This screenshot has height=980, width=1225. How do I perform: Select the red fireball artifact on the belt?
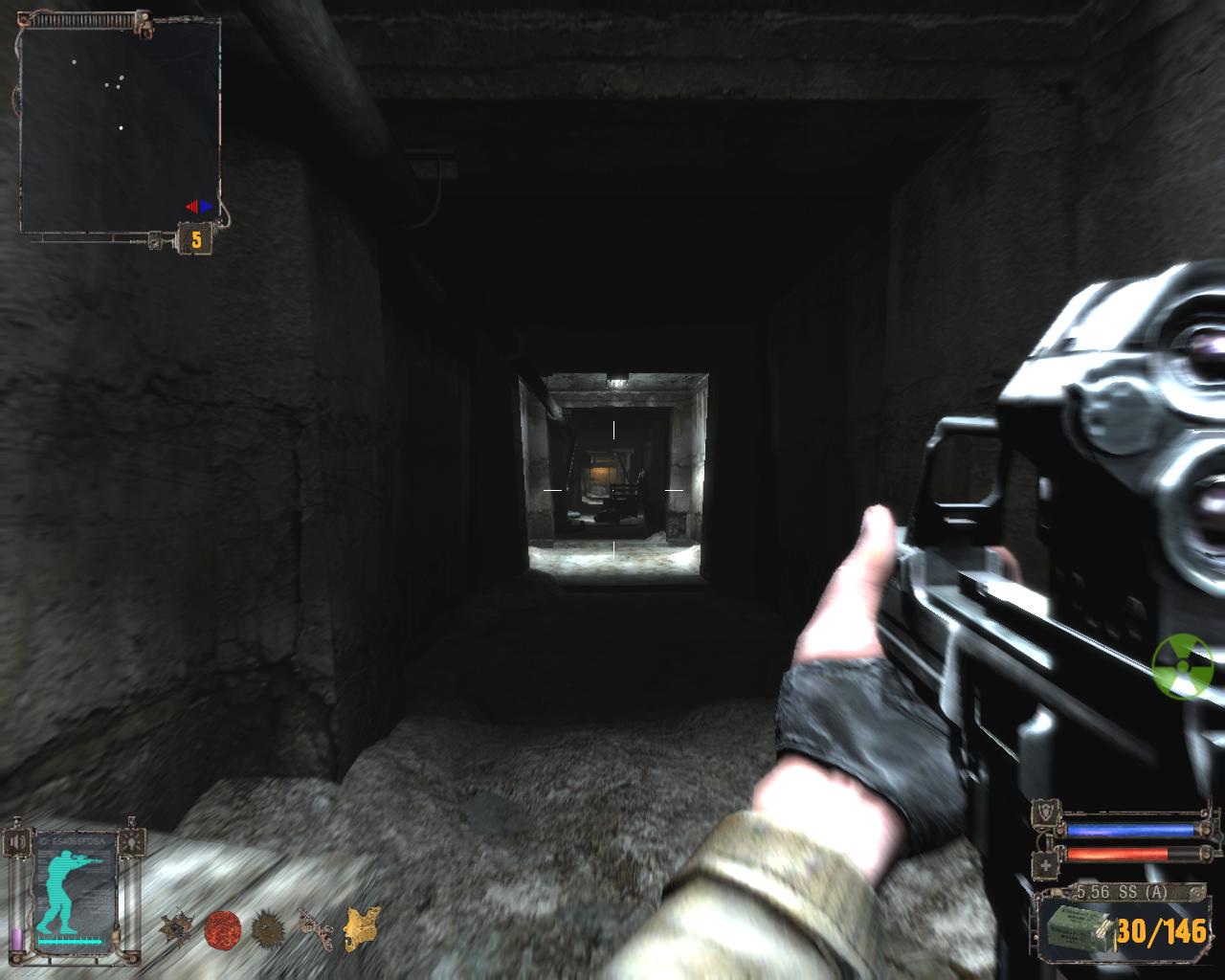(222, 928)
